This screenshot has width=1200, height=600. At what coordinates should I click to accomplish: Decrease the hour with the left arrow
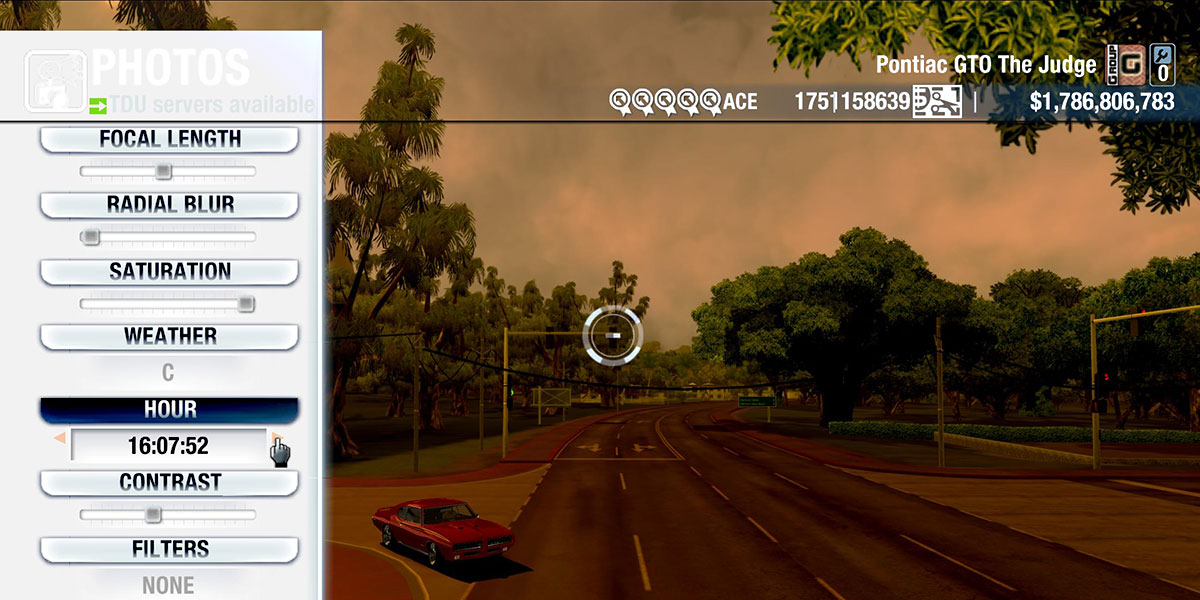tap(60, 439)
